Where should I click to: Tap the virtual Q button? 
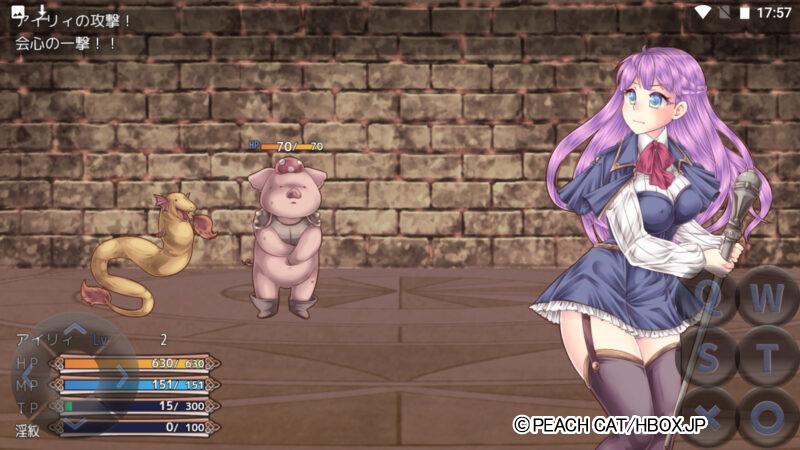(x=708, y=297)
